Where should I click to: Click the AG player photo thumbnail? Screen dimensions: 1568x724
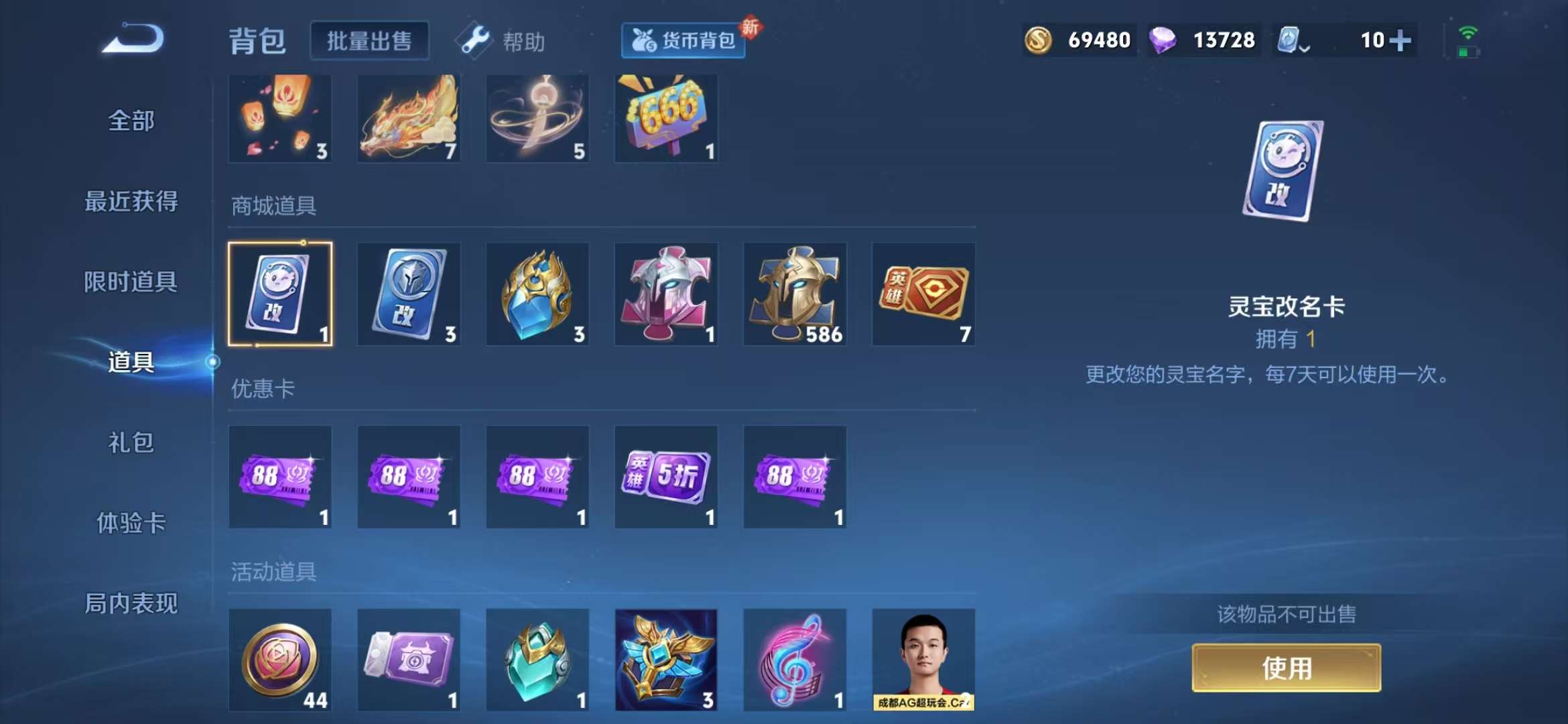click(x=924, y=660)
